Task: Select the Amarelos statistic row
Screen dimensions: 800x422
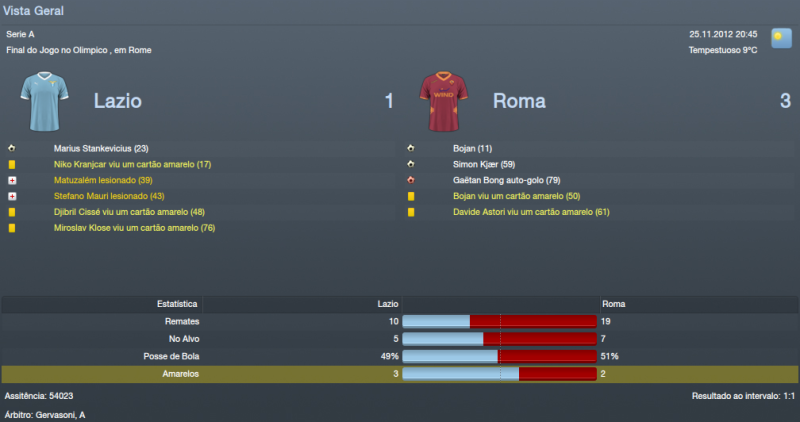Action: coord(400,373)
